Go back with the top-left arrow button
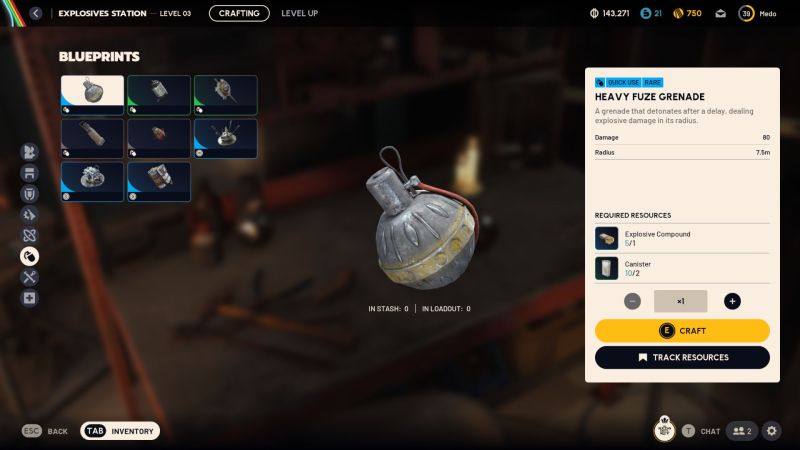 point(36,14)
